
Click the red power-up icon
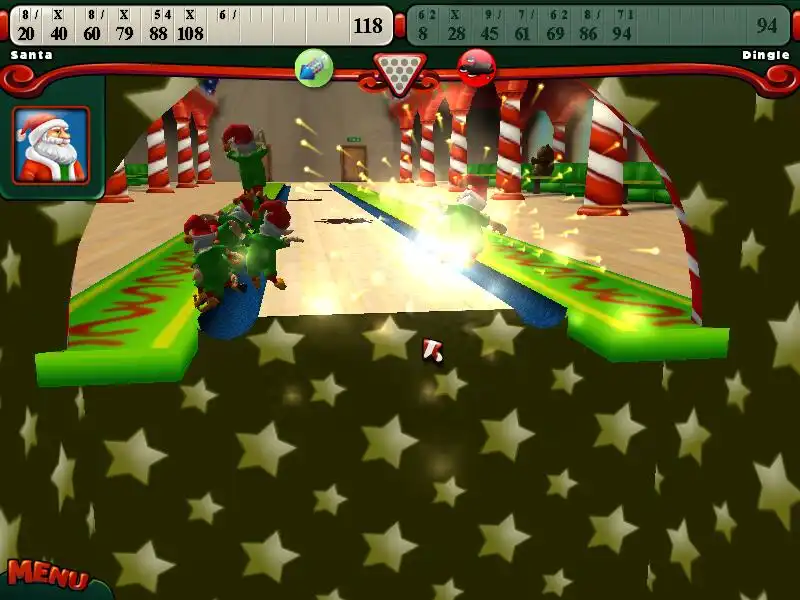click(476, 68)
